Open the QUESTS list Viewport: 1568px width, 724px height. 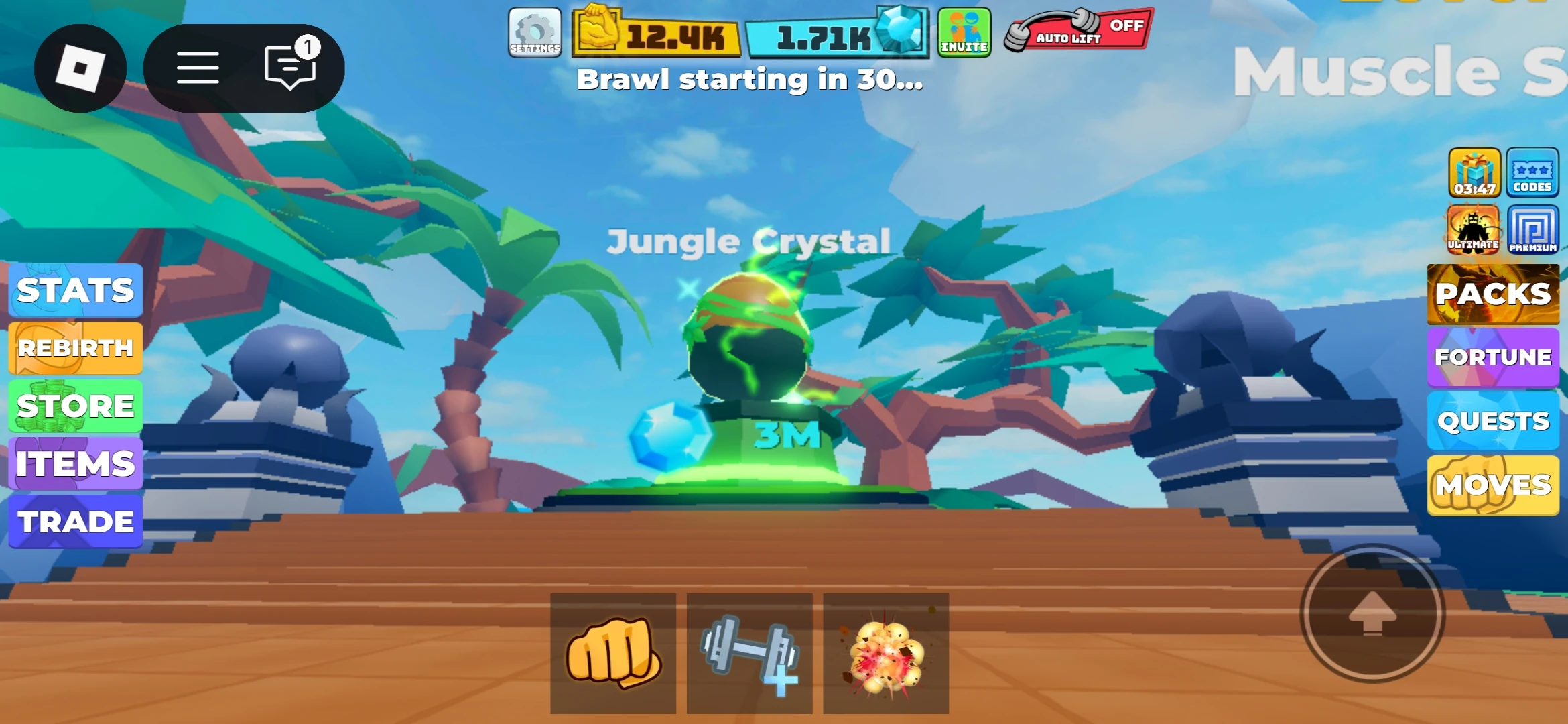(1493, 420)
